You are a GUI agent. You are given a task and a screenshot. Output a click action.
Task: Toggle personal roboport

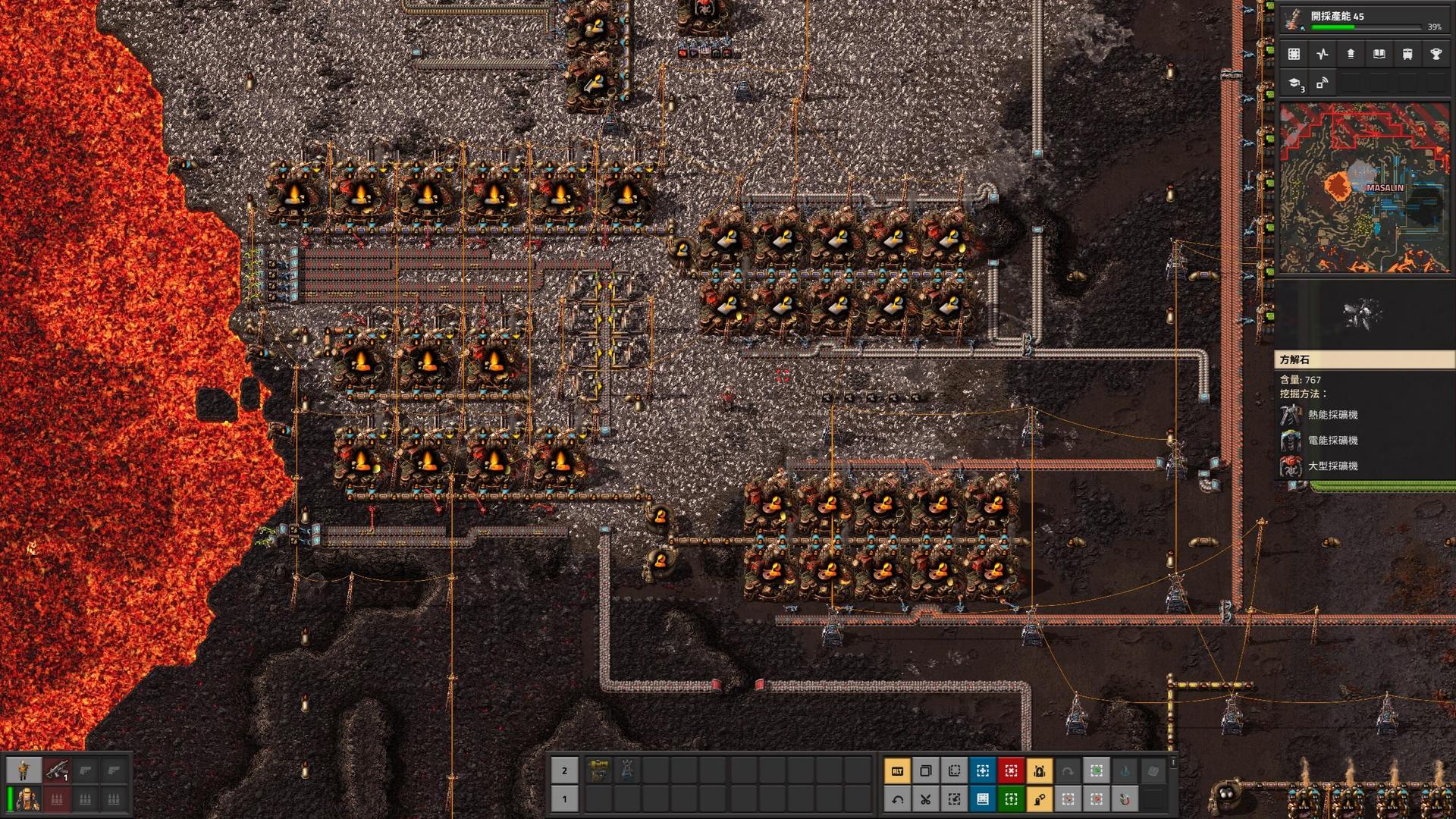coord(1040,772)
